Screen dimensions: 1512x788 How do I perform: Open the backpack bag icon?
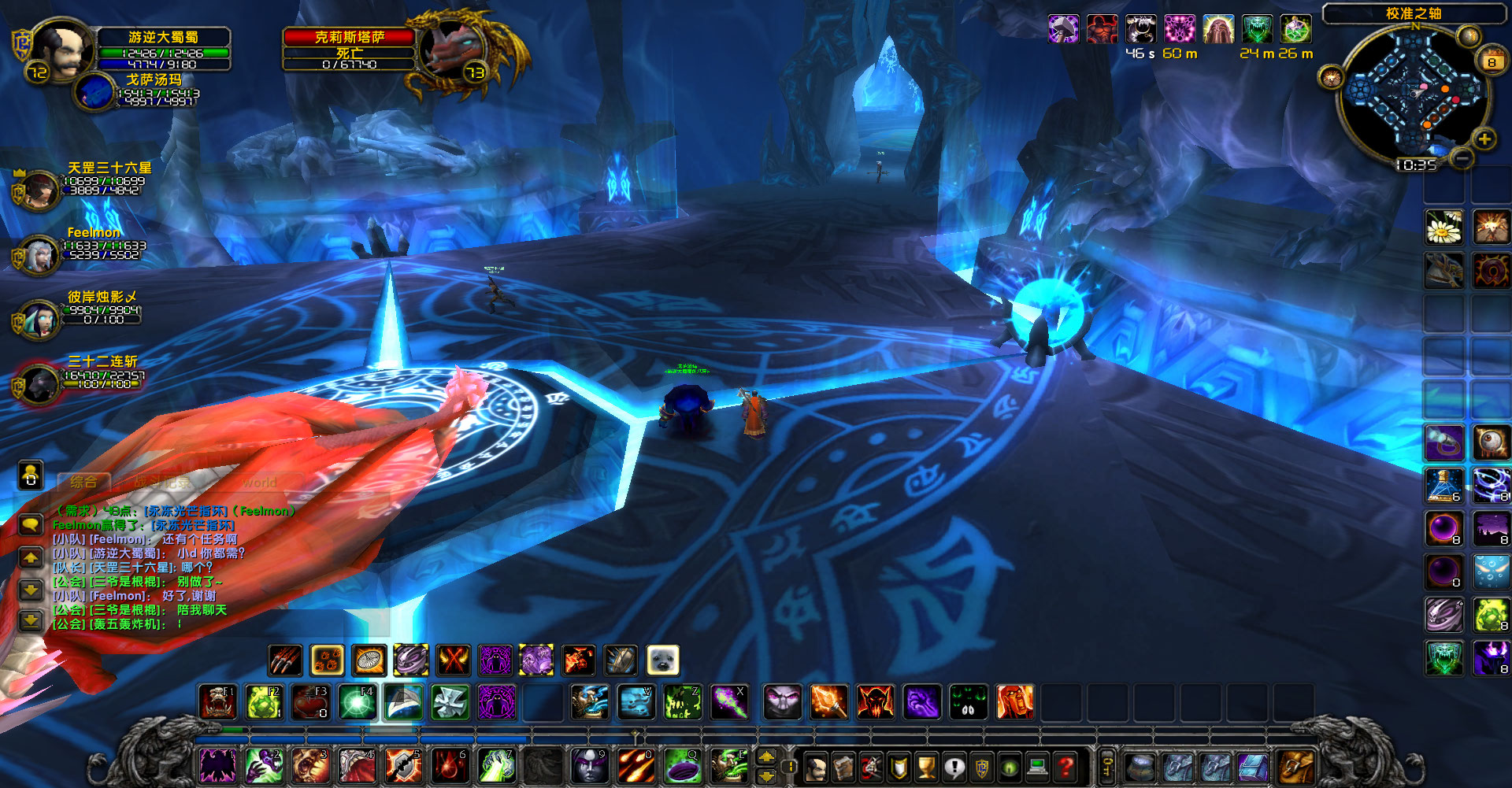1295,765
